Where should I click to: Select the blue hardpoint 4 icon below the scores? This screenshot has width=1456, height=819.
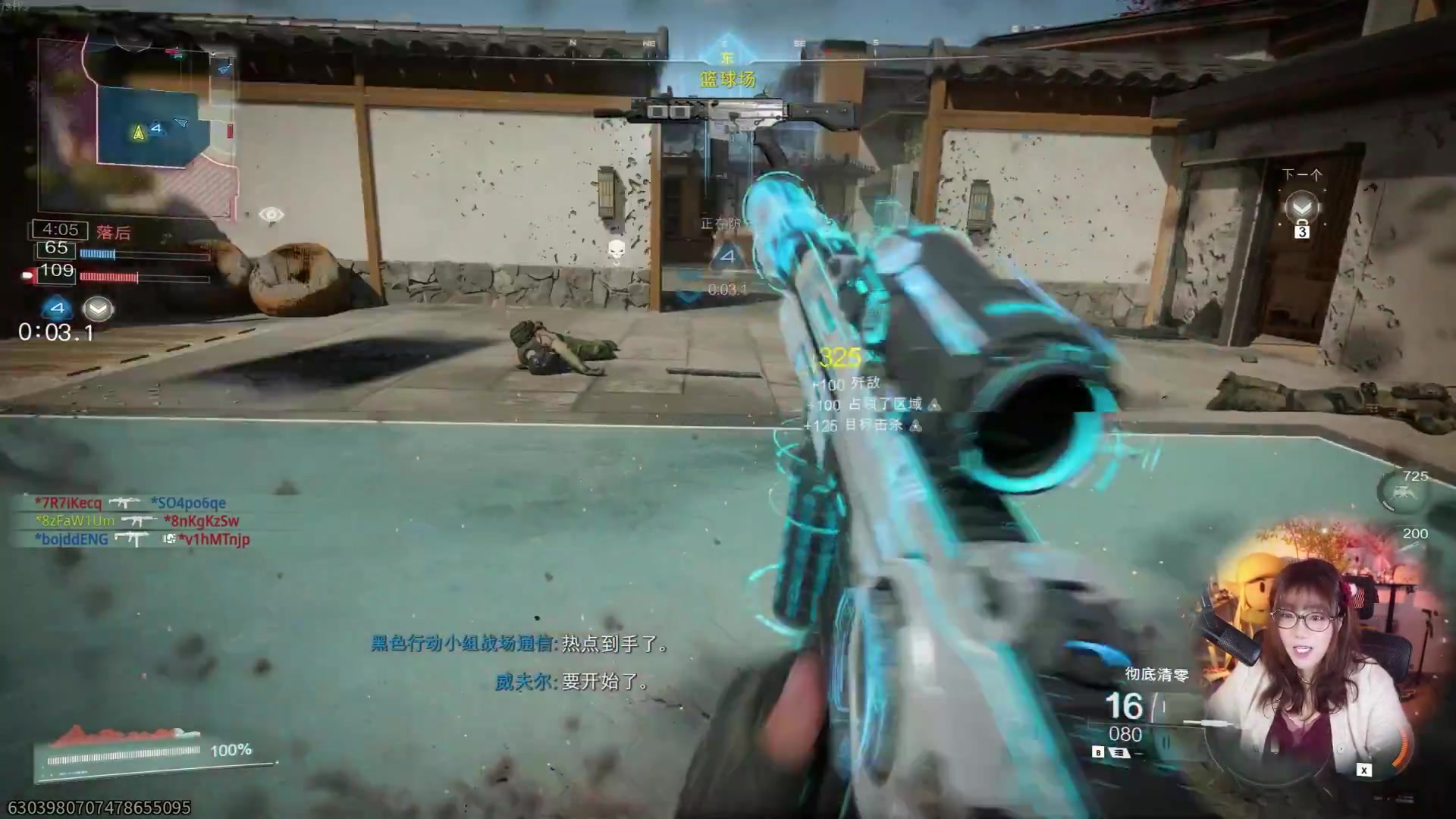click(x=57, y=308)
